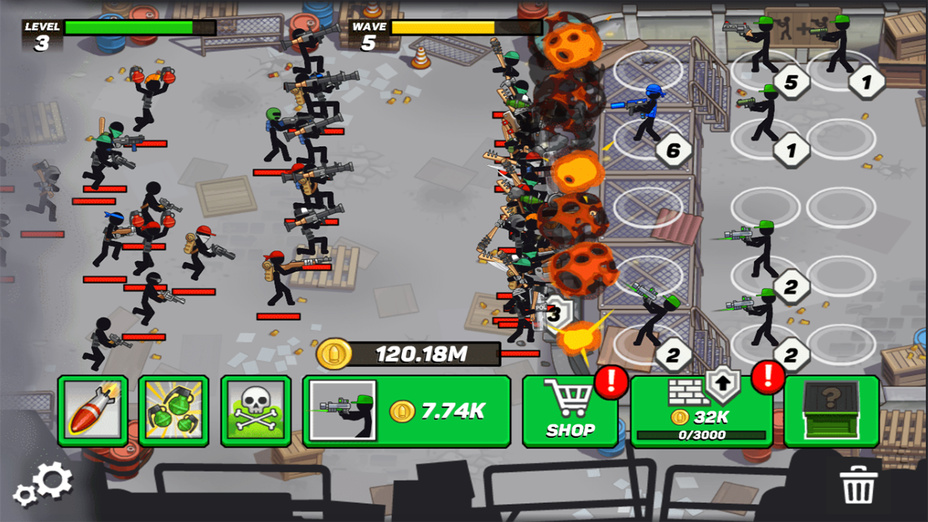
Task: Click the trash can icon
Action: (x=858, y=485)
